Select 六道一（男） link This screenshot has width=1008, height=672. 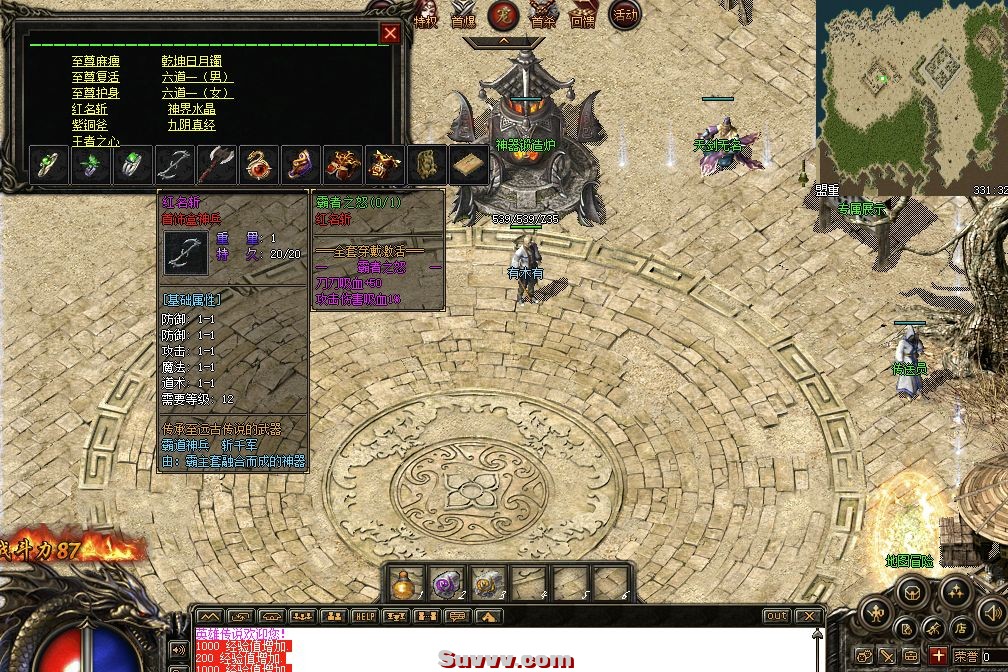pyautogui.click(x=197, y=77)
